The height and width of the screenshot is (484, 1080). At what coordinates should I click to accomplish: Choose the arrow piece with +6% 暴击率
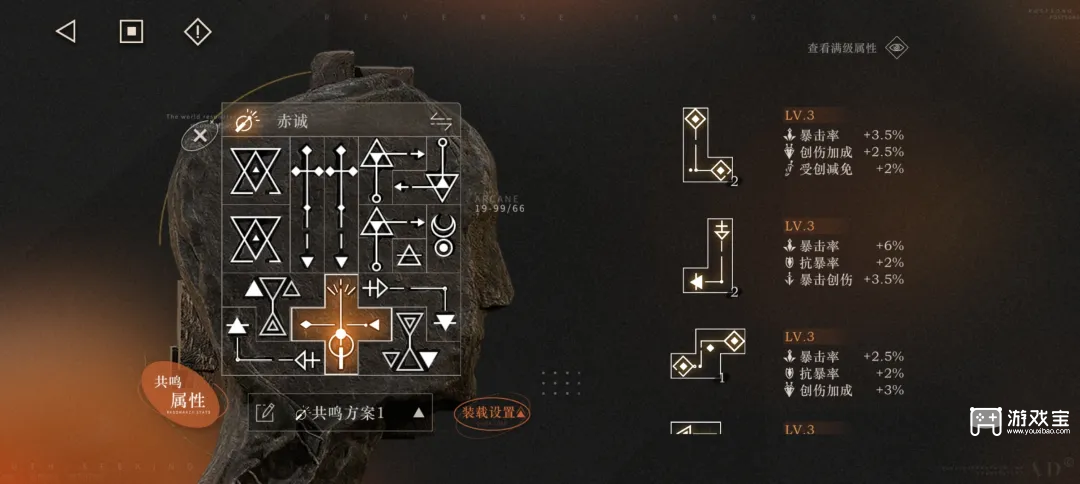(x=708, y=258)
